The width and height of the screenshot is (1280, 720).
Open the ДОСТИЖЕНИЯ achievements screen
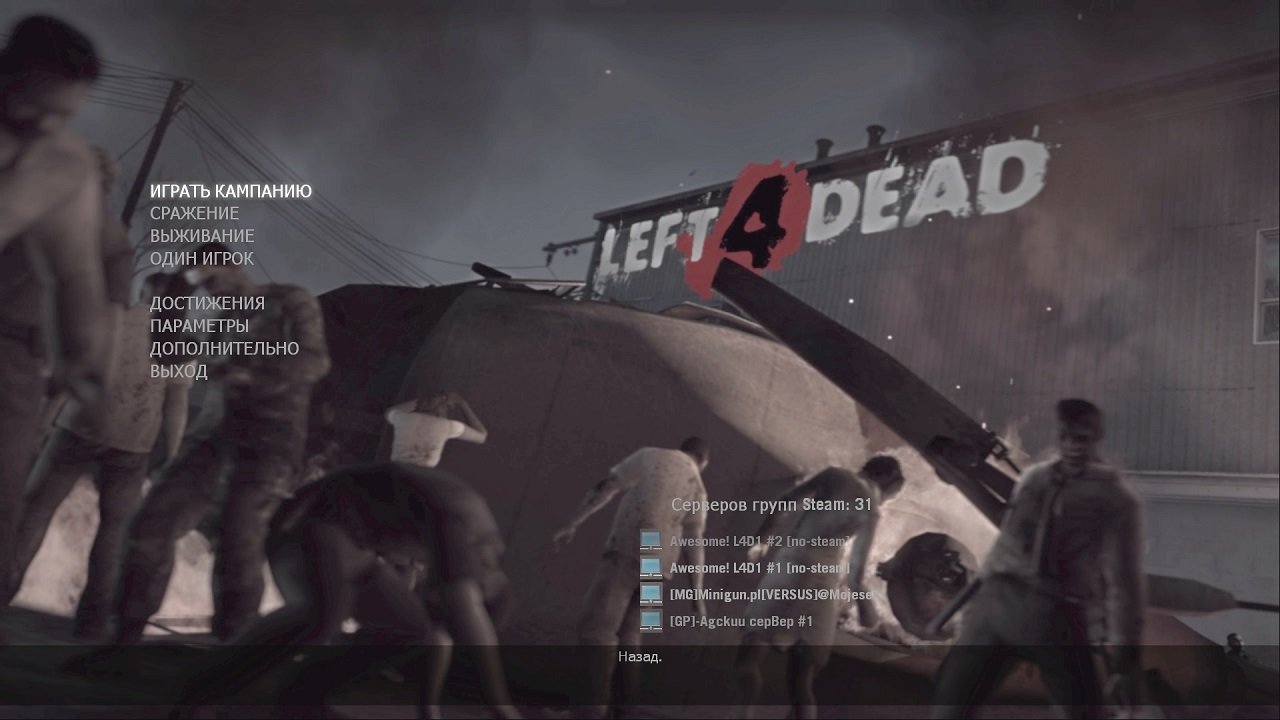(207, 302)
